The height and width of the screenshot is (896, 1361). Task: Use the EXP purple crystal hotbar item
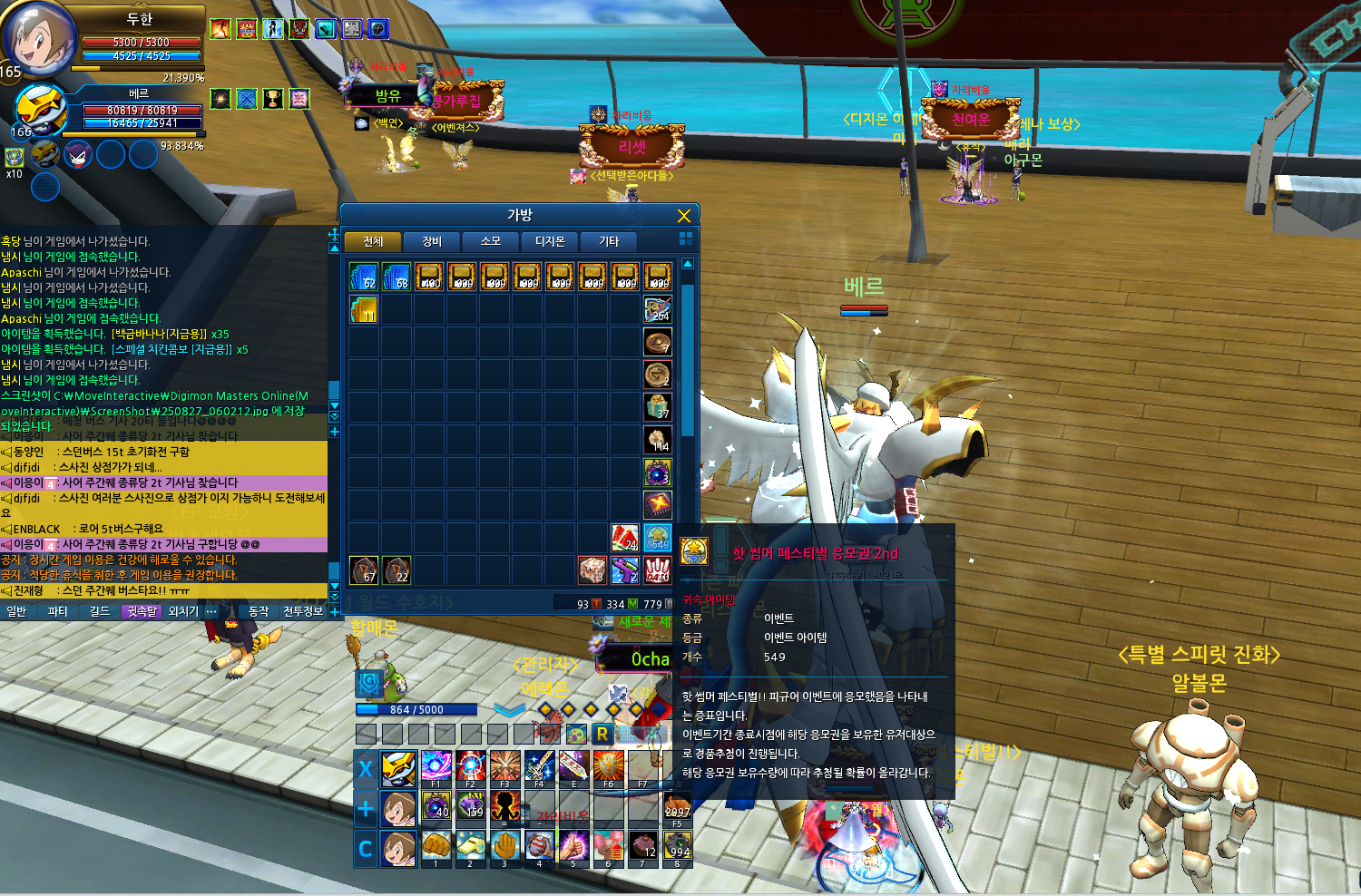tap(471, 805)
